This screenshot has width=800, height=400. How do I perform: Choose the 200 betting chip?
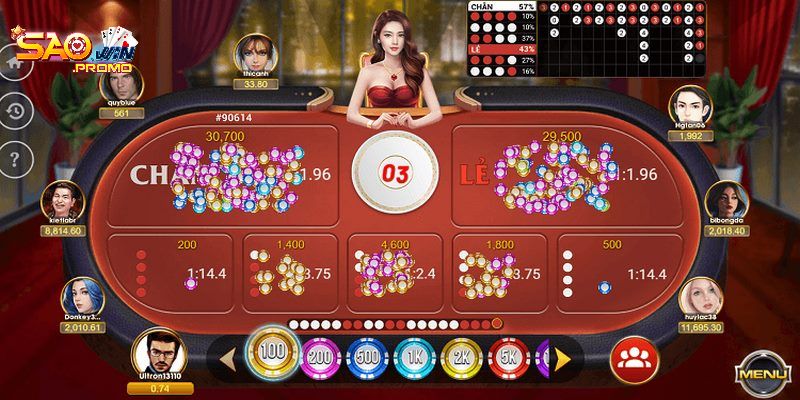click(x=320, y=357)
